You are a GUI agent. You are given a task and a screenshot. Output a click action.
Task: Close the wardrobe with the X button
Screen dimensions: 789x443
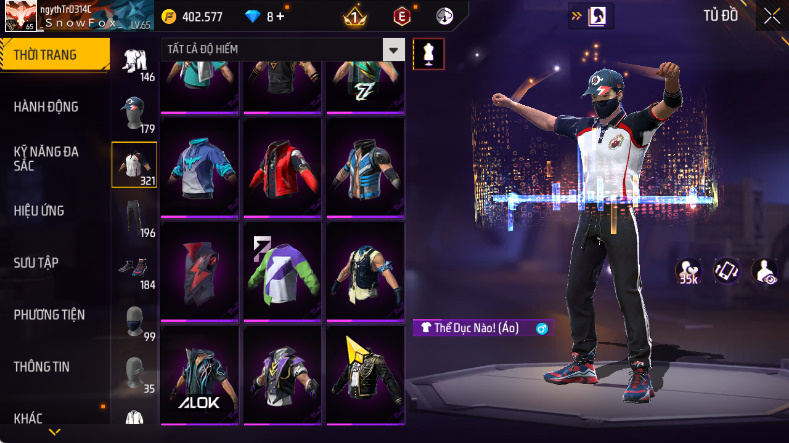(772, 15)
